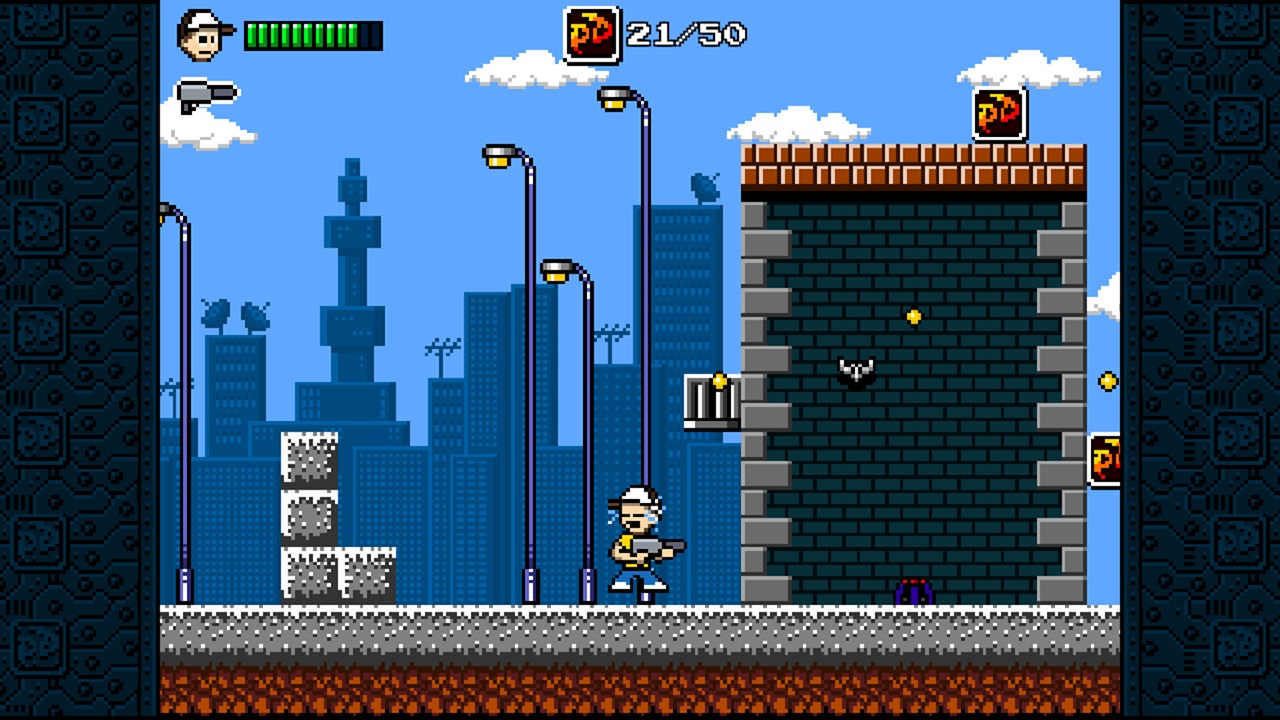Grab the small gold coin near the bricks
The image size is (1280, 720).
913,317
